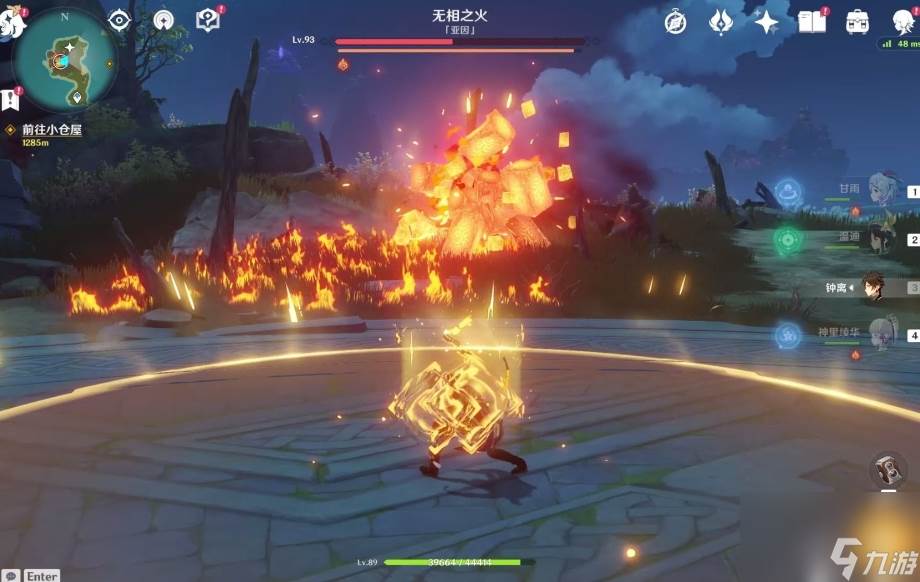Open the battle pass wings icon
920x582 pixels.
[721, 21]
